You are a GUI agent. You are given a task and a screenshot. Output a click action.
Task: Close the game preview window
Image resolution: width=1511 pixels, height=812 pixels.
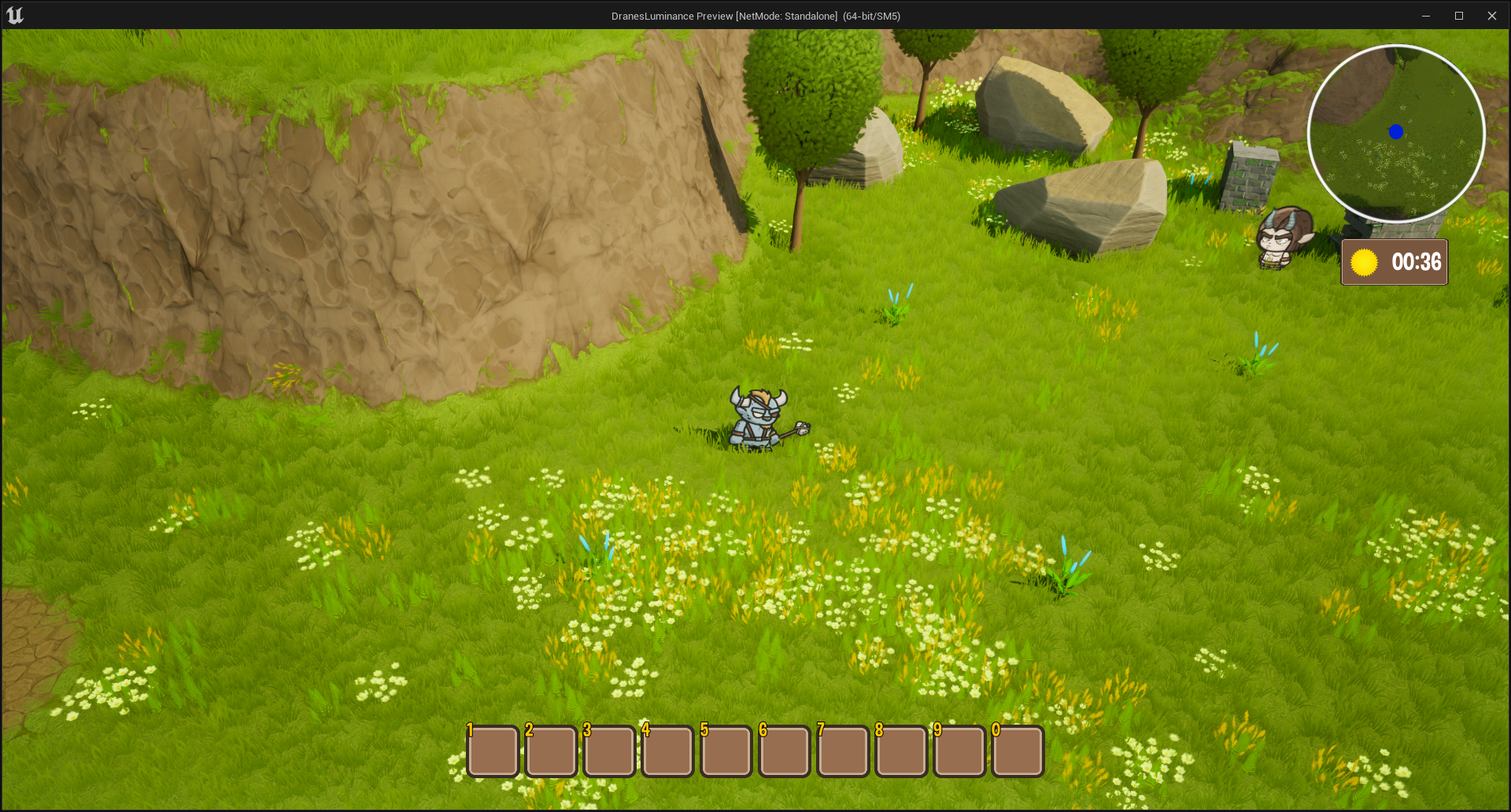[x=1491, y=16]
